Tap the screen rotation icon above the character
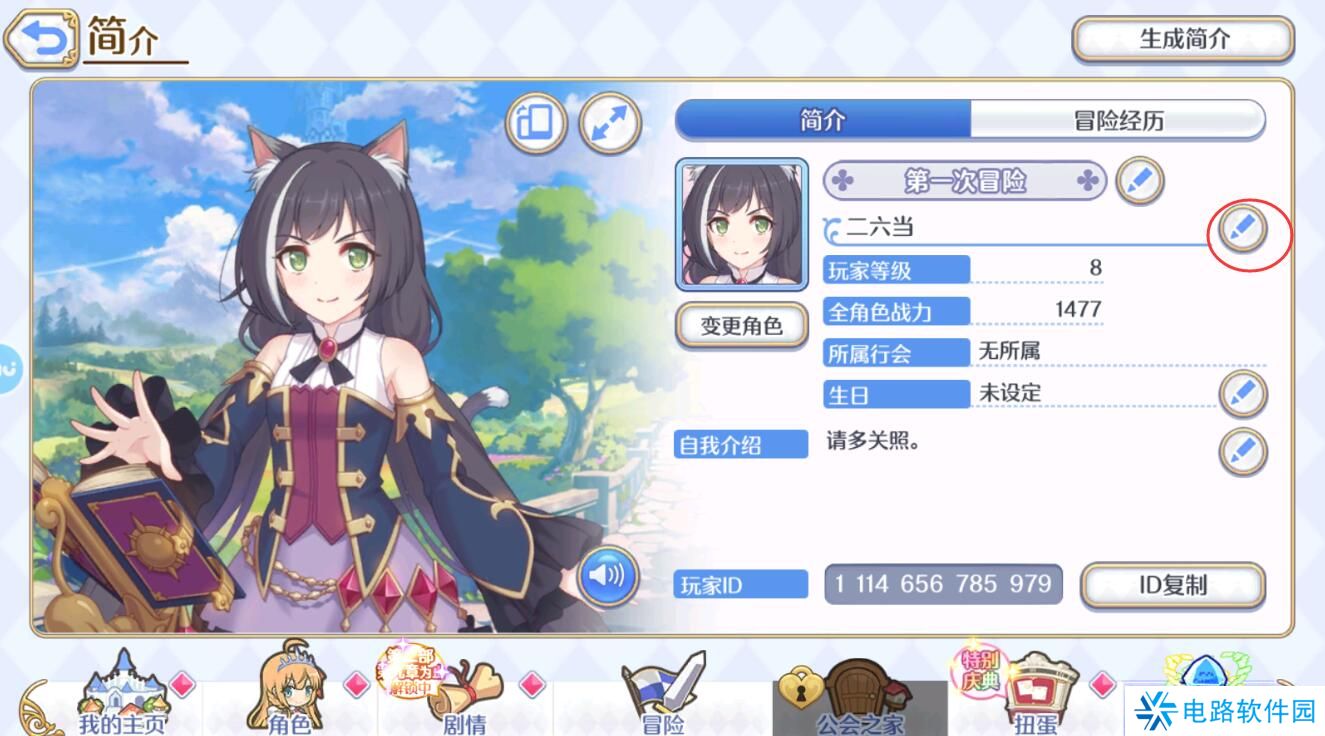The height and width of the screenshot is (736, 1325). click(536, 122)
